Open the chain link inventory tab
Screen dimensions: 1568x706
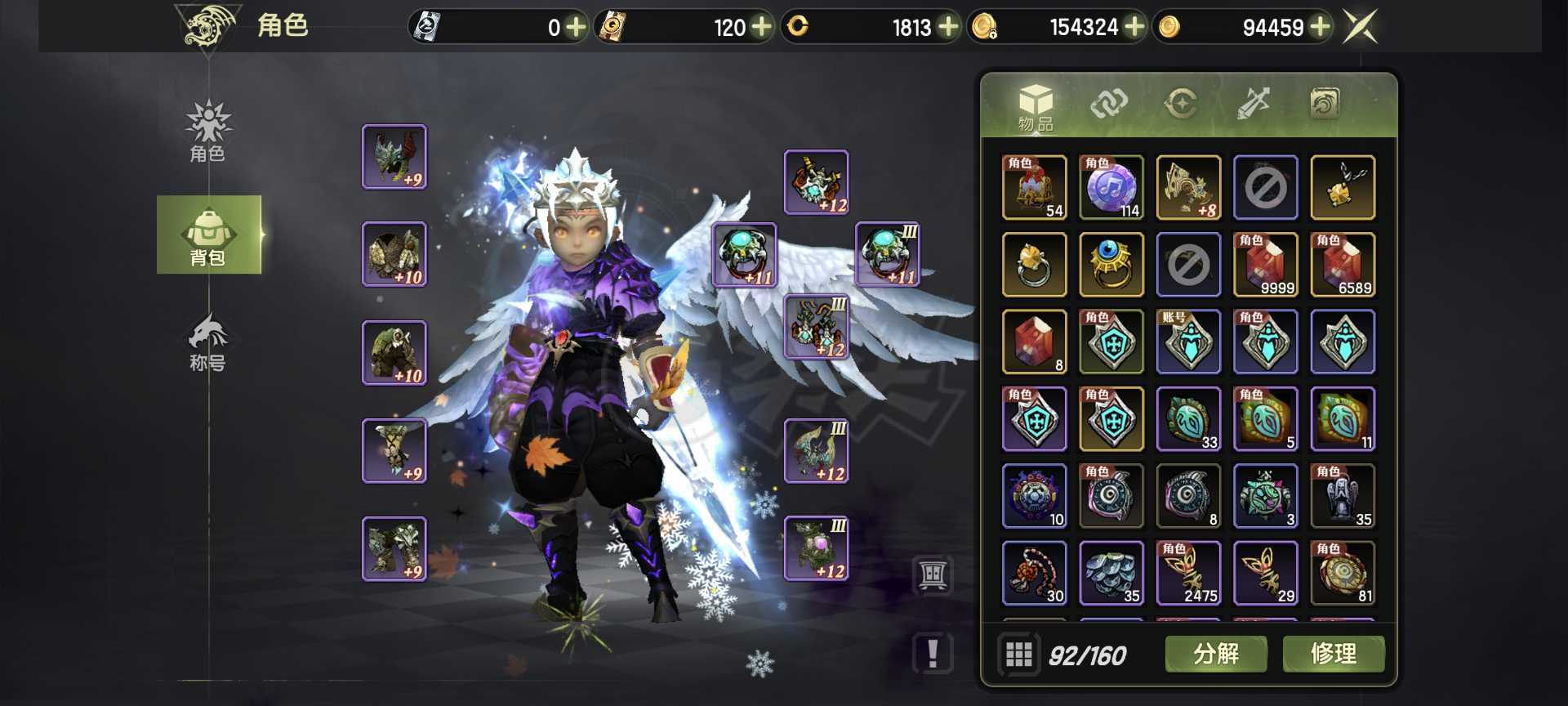tap(1108, 104)
